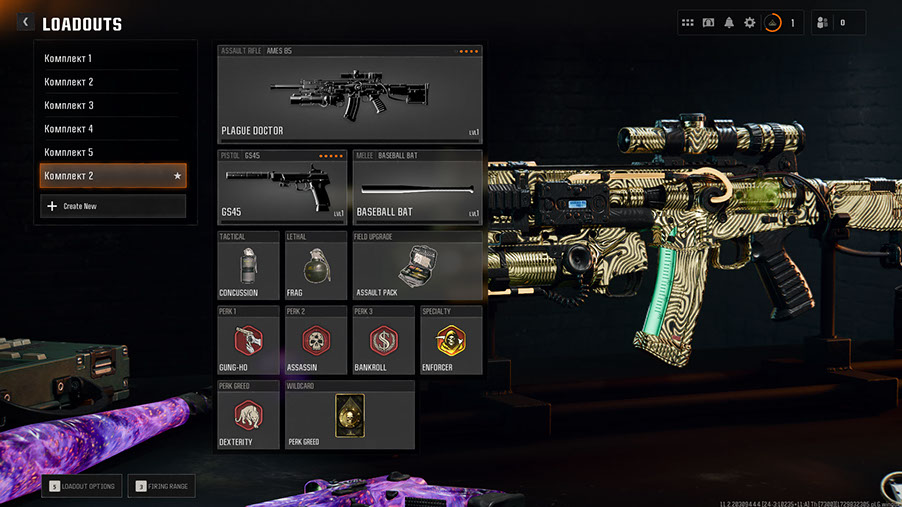Viewport: 902px width, 507px height.
Task: Select the Assassin perk slot
Action: point(316,340)
